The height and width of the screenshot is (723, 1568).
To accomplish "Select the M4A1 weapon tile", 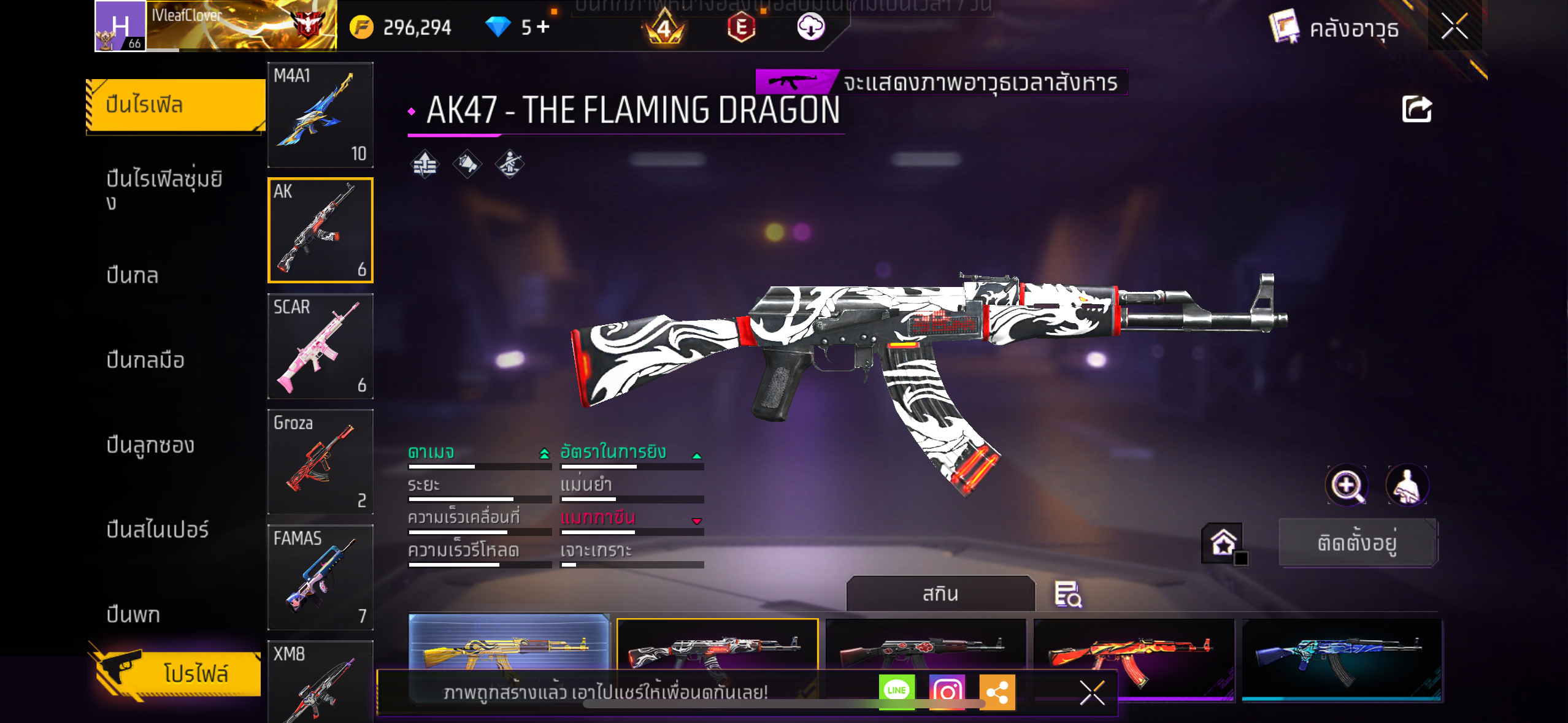I will (320, 115).
